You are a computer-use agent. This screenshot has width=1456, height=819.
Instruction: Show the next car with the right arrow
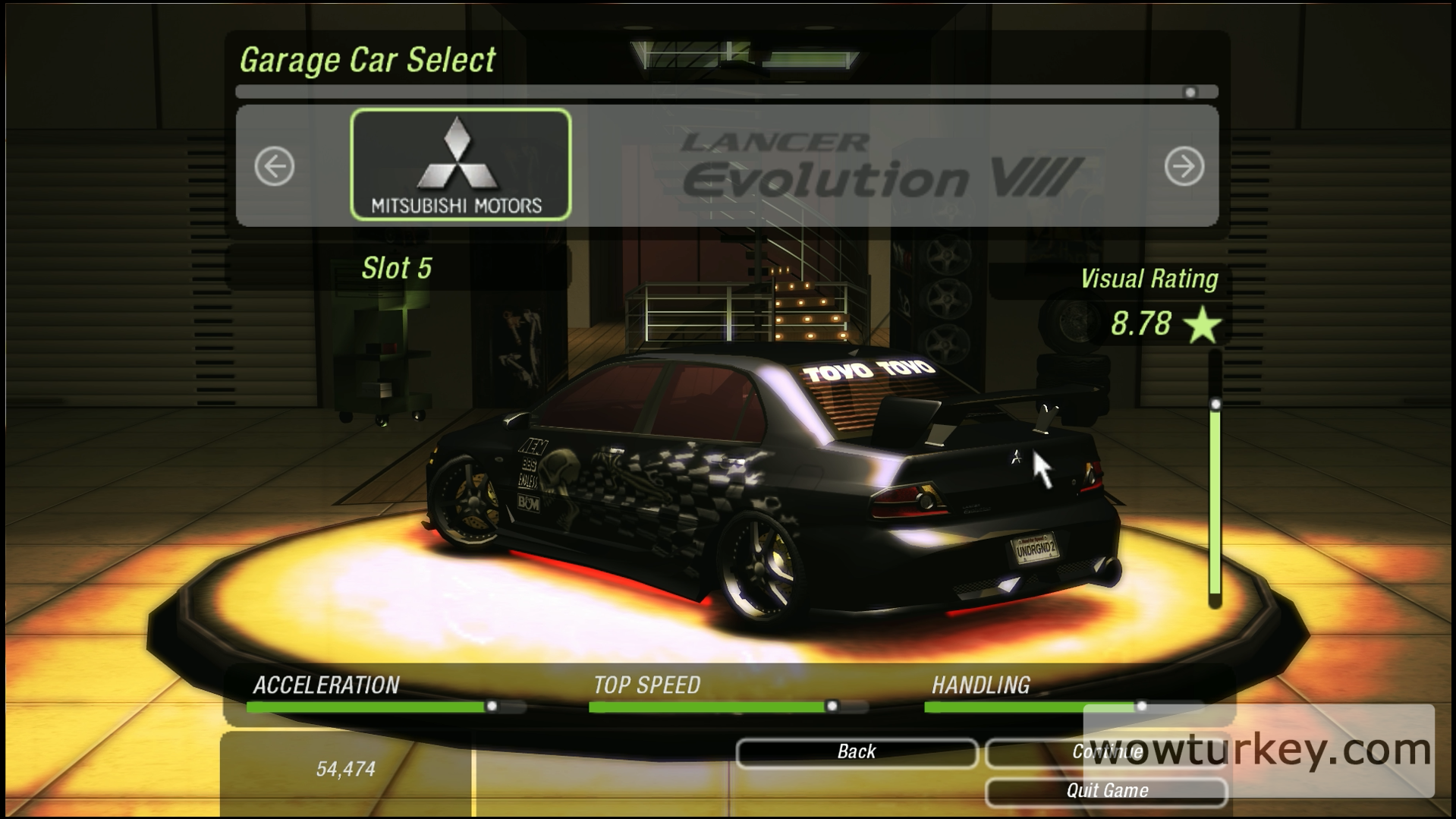1184,166
